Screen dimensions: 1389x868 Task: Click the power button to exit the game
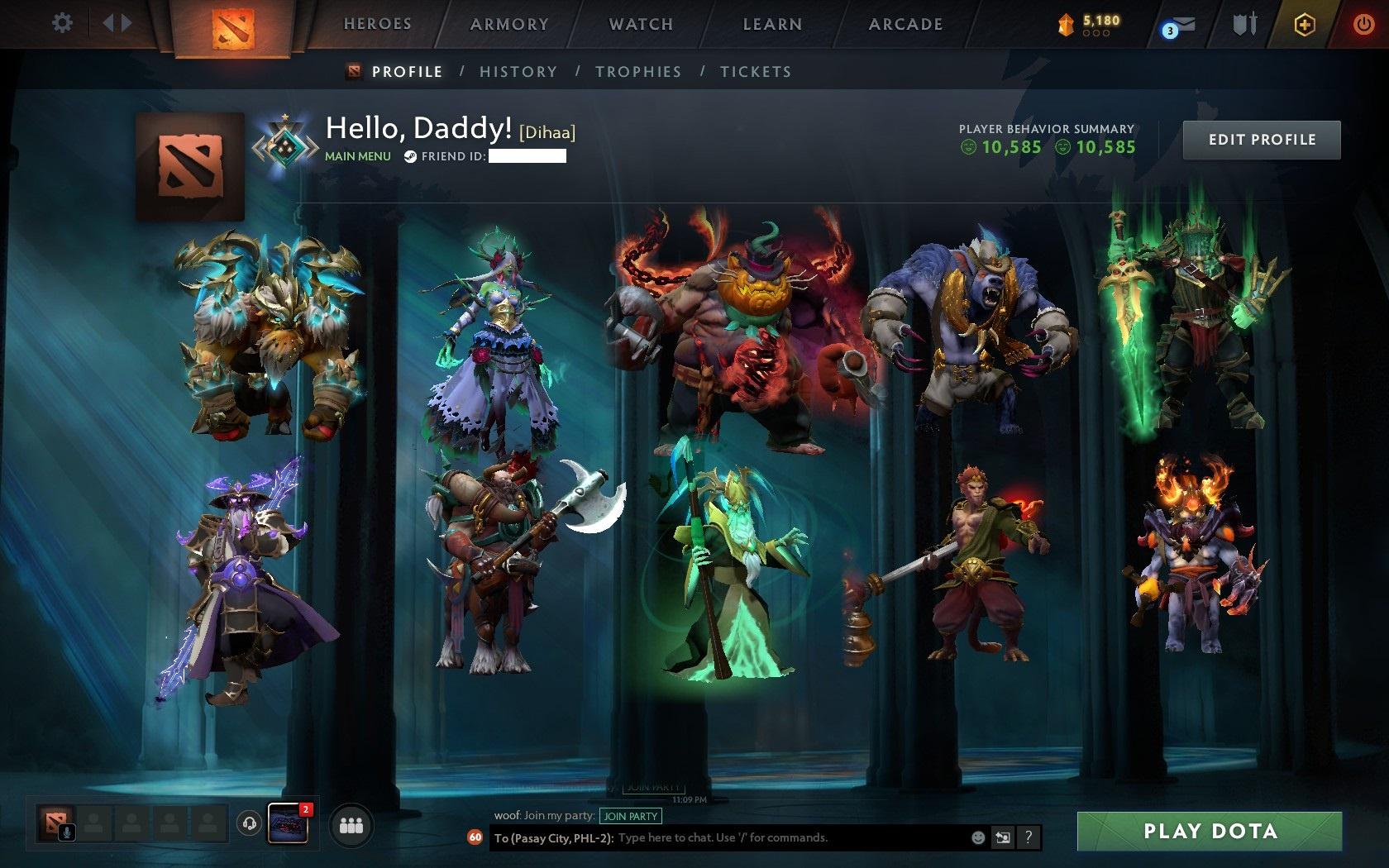point(1364,23)
